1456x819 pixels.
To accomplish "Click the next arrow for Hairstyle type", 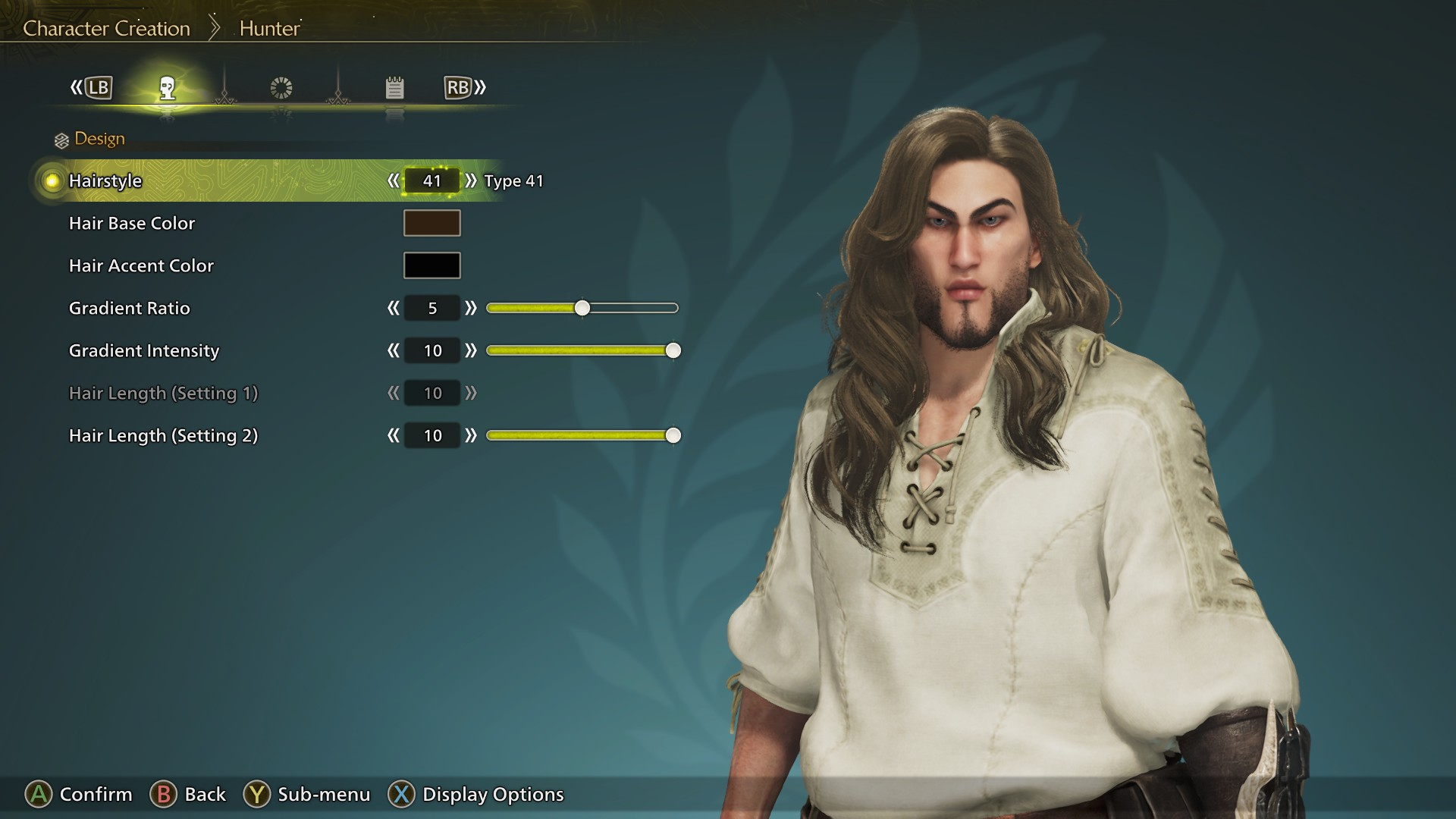I will 471,180.
